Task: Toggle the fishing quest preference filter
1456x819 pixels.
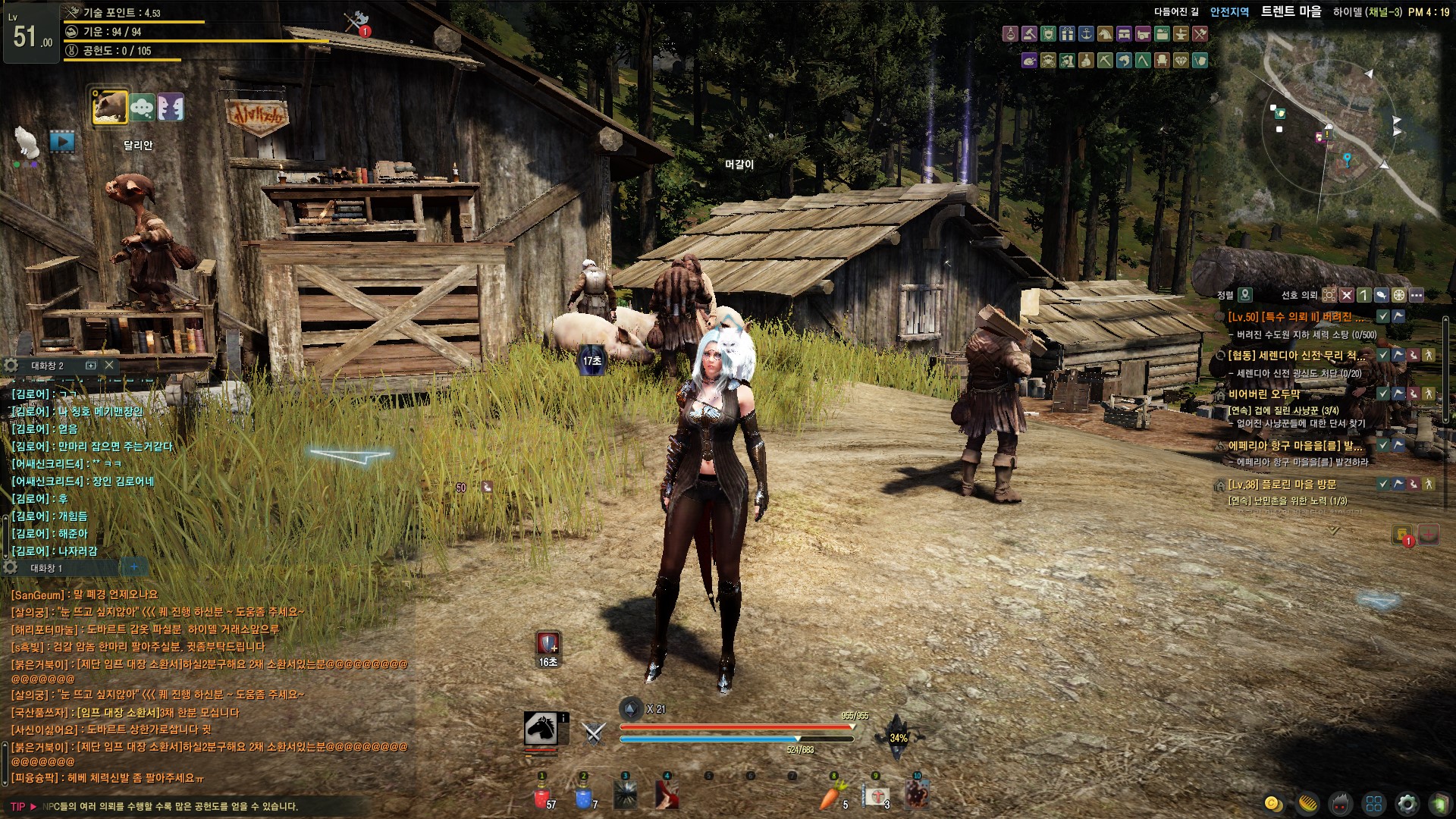Action: (1381, 295)
